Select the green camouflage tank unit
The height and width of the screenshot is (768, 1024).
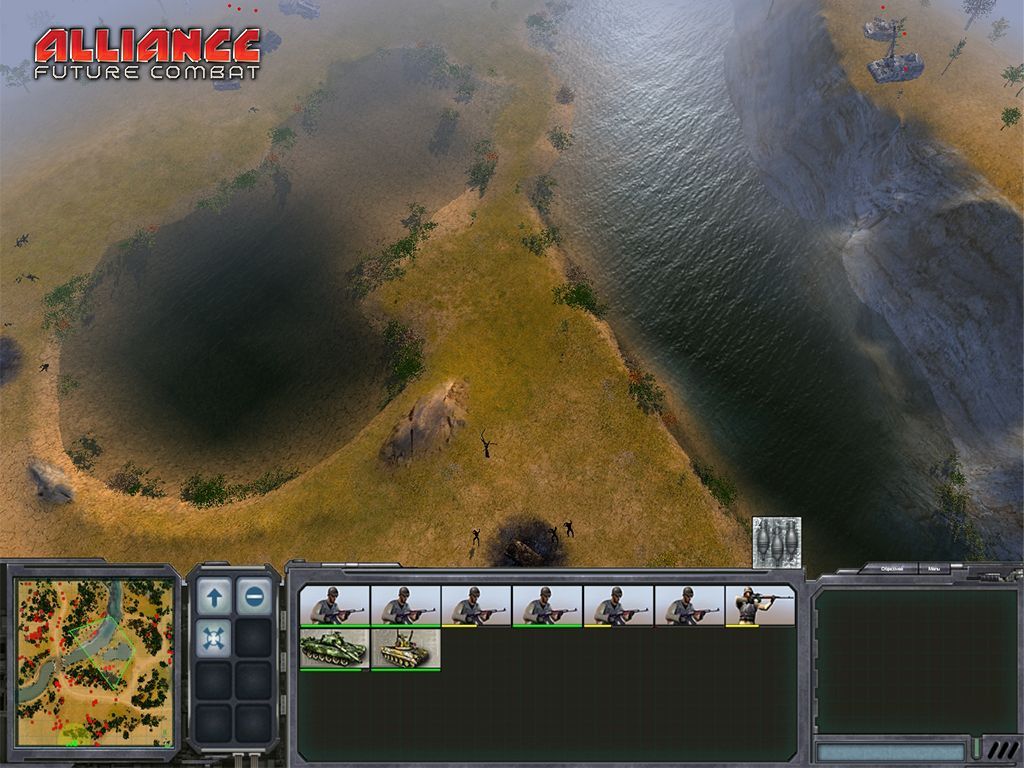tap(334, 649)
